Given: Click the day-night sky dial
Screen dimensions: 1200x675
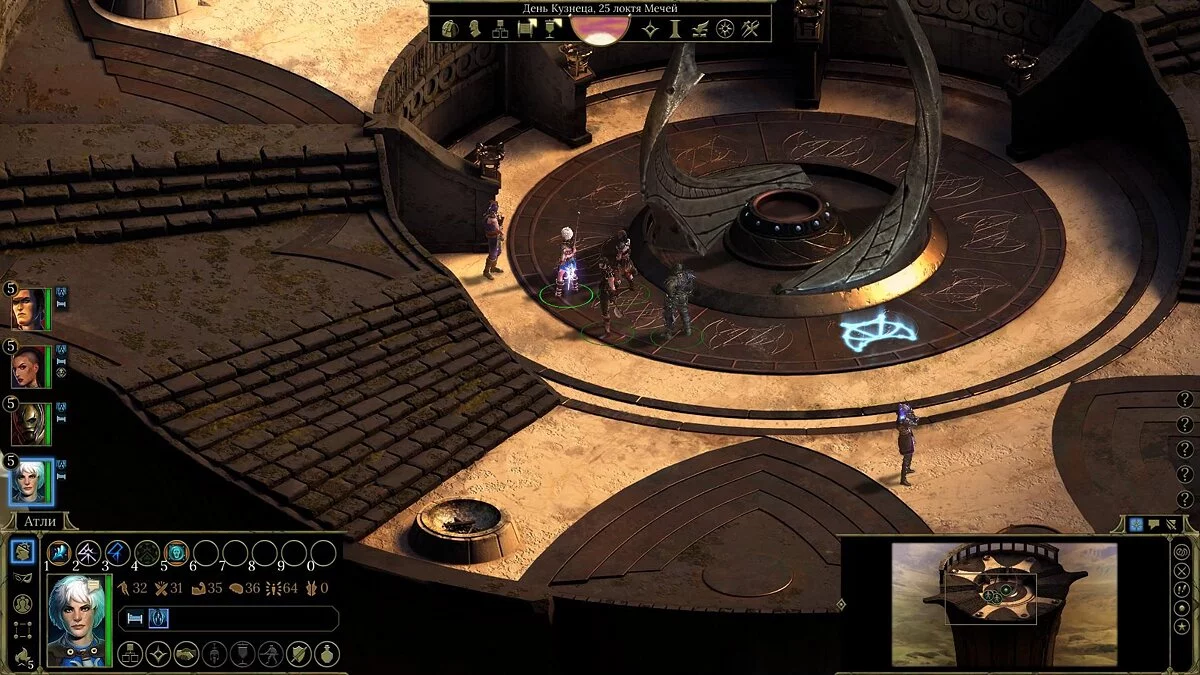Looking at the screenshot, I should [x=600, y=28].
